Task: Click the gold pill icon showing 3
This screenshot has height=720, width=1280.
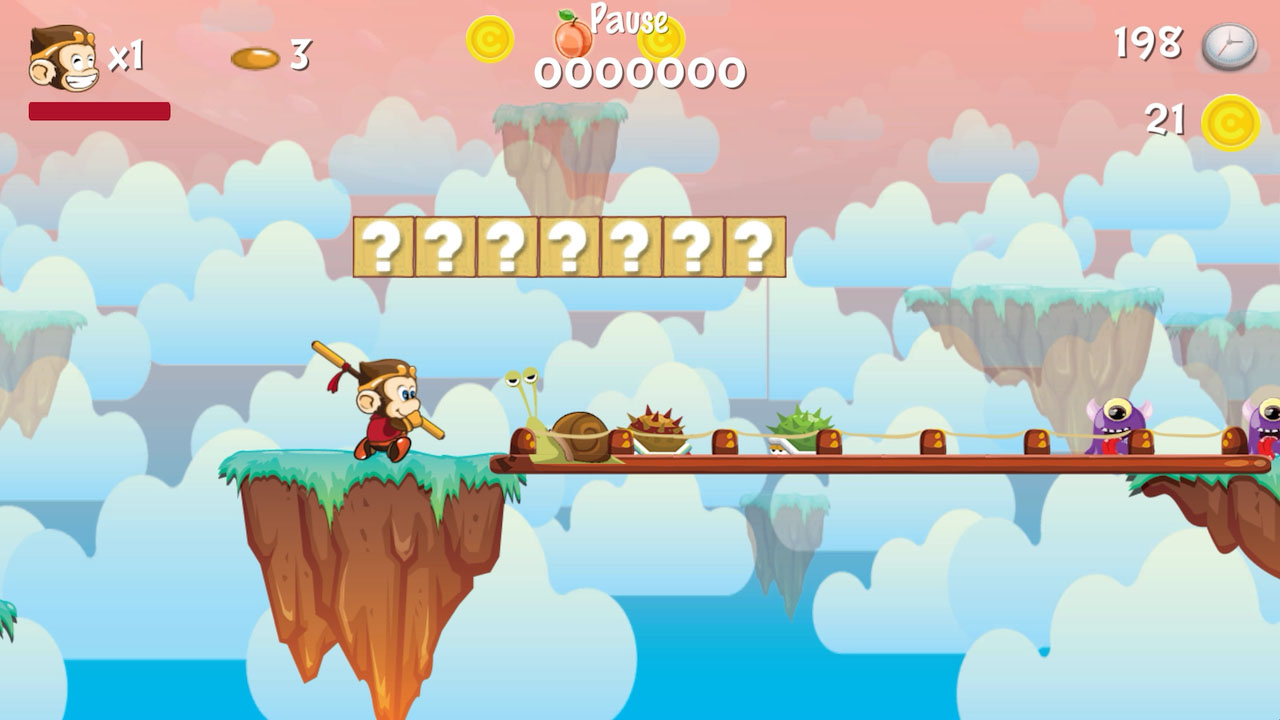Action: (x=254, y=59)
